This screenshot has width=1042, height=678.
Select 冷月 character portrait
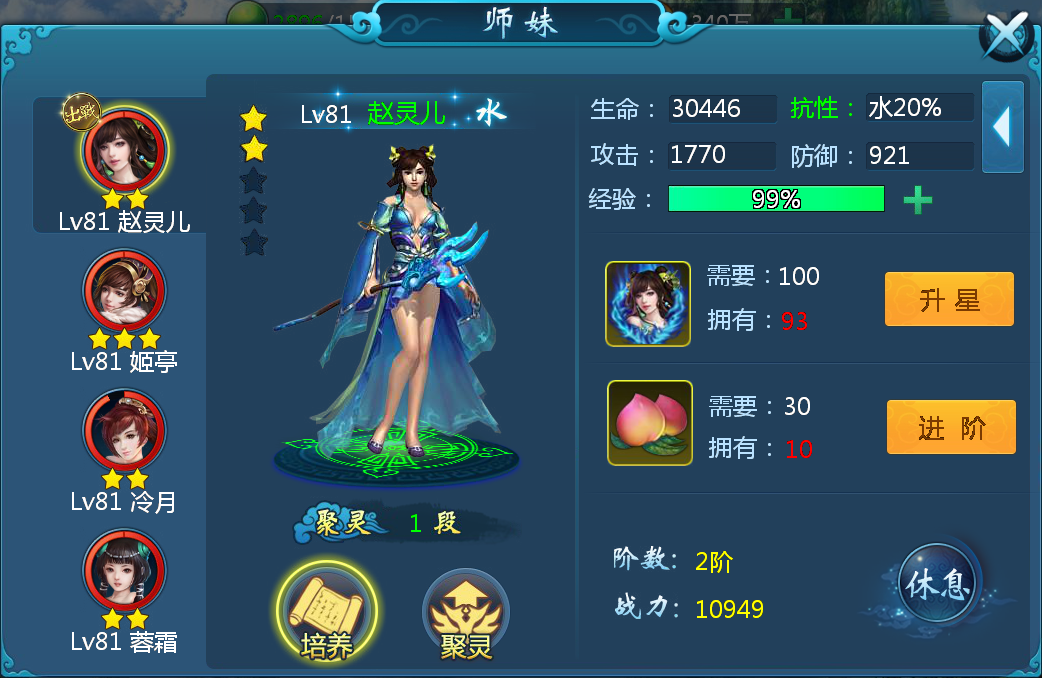[124, 431]
